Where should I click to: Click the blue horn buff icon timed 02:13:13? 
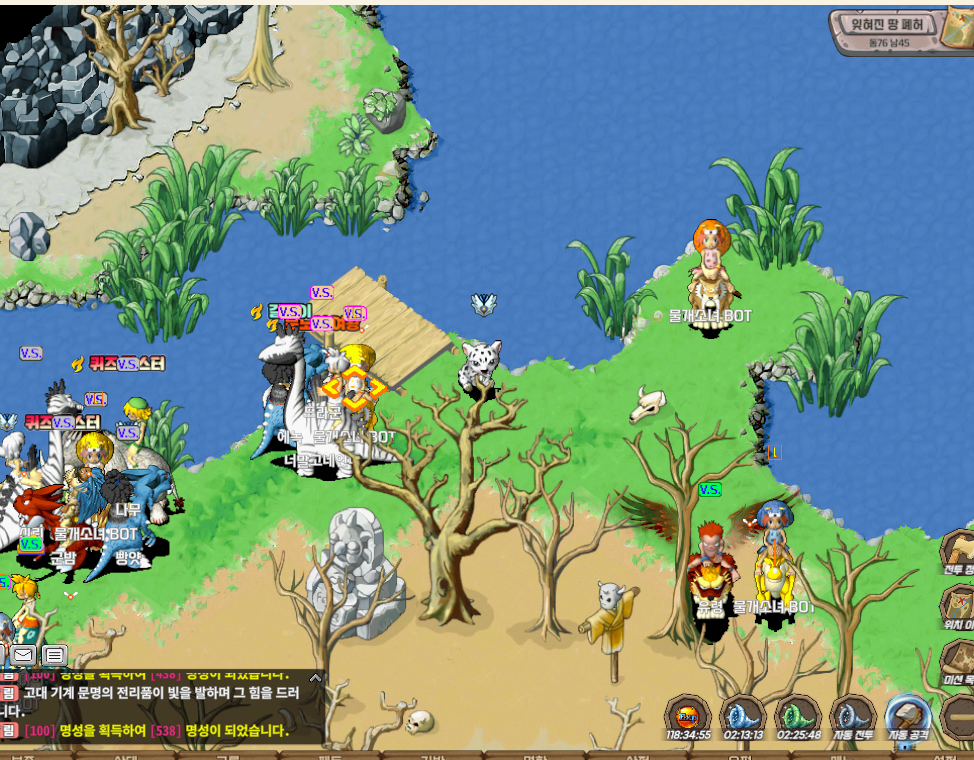(x=743, y=715)
